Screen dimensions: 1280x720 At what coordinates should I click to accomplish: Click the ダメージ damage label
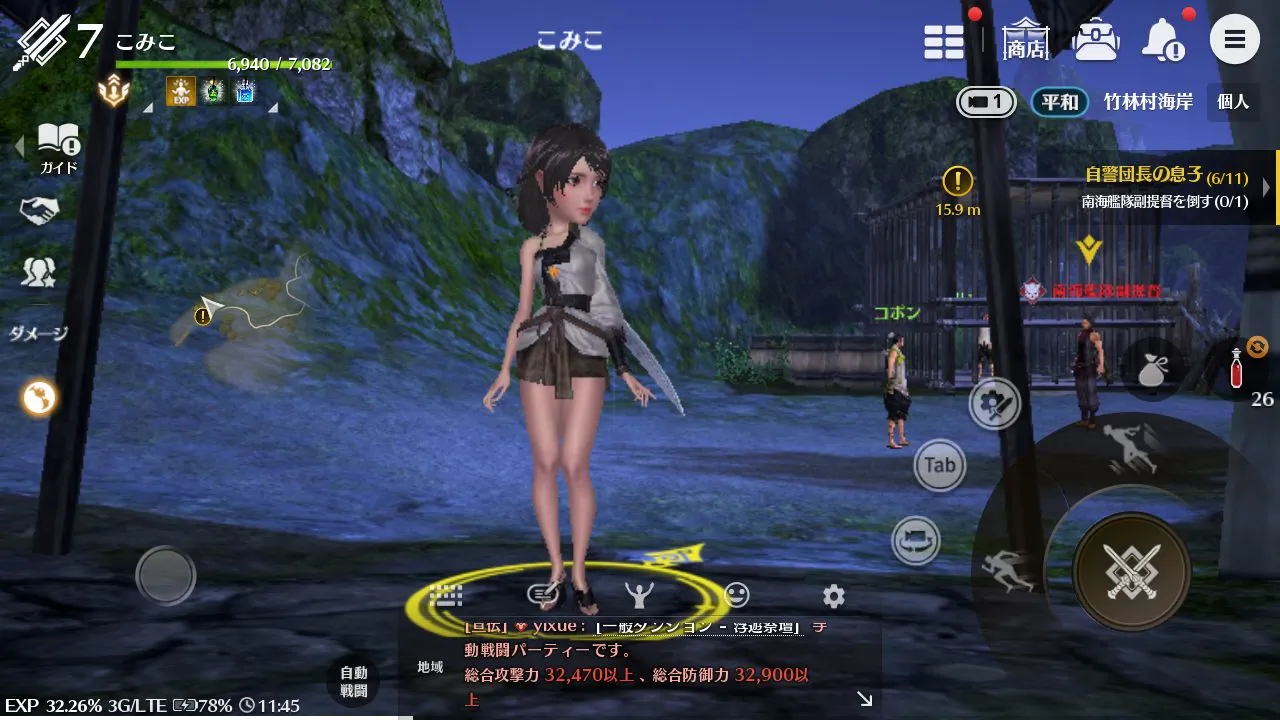coord(38,334)
